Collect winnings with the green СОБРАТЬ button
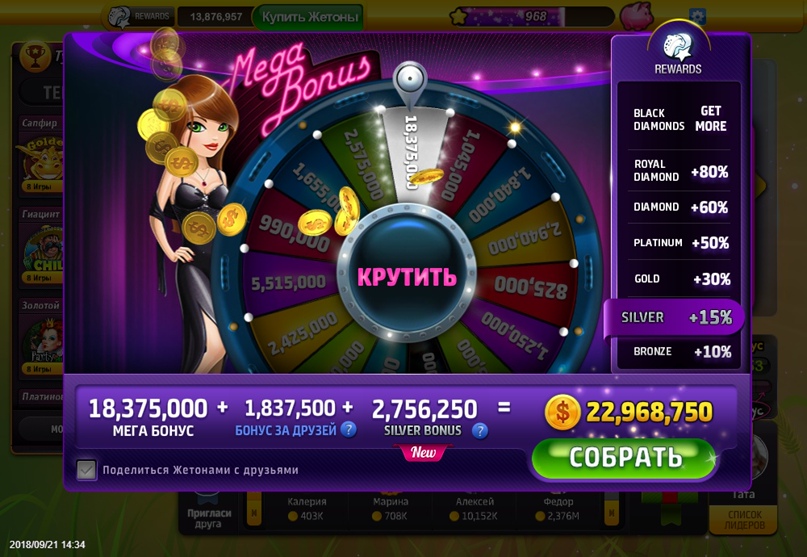 click(625, 458)
